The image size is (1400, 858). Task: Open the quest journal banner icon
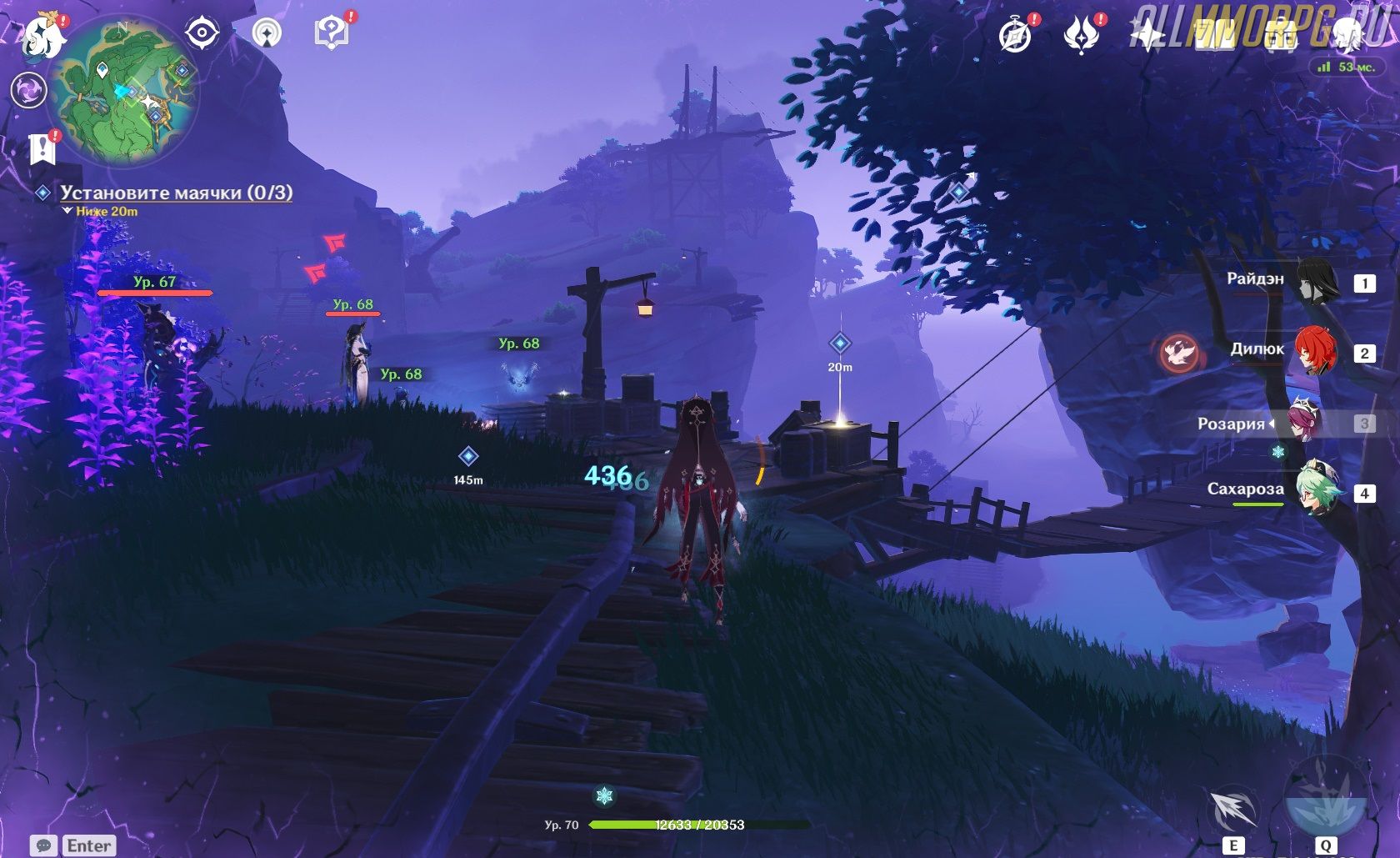pos(41,149)
